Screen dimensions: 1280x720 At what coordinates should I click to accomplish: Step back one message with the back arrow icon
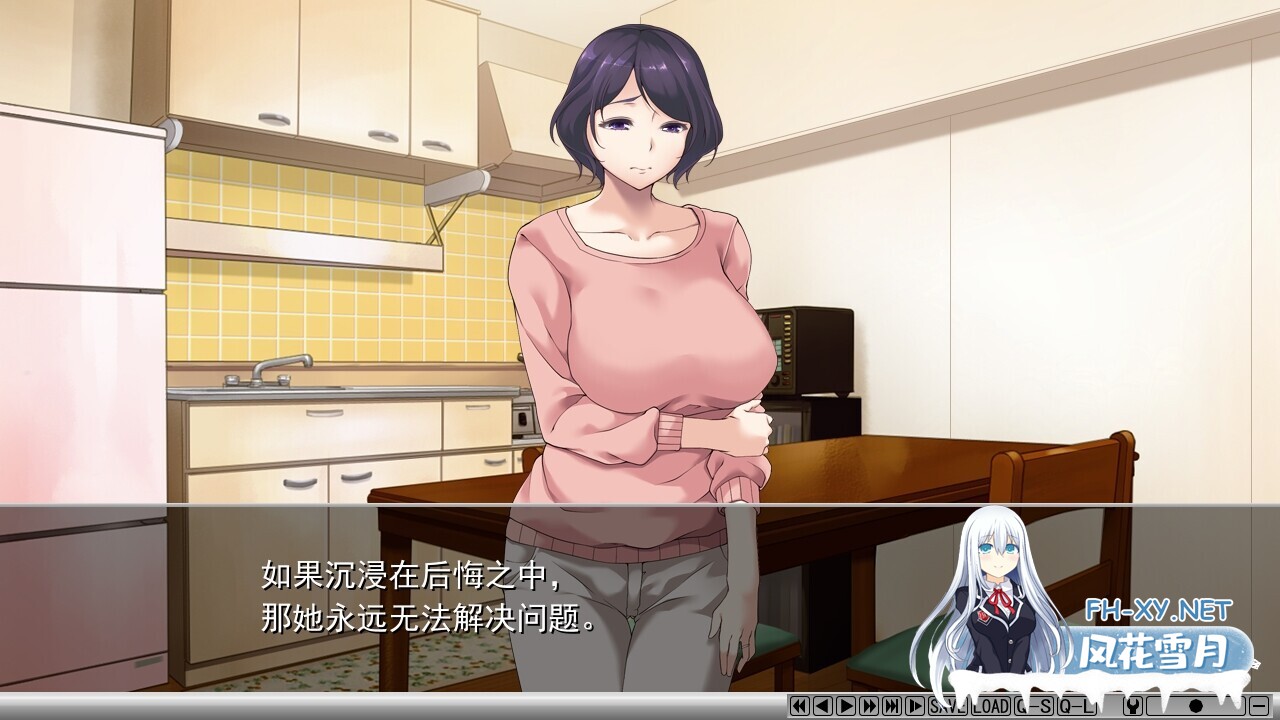[x=823, y=706]
